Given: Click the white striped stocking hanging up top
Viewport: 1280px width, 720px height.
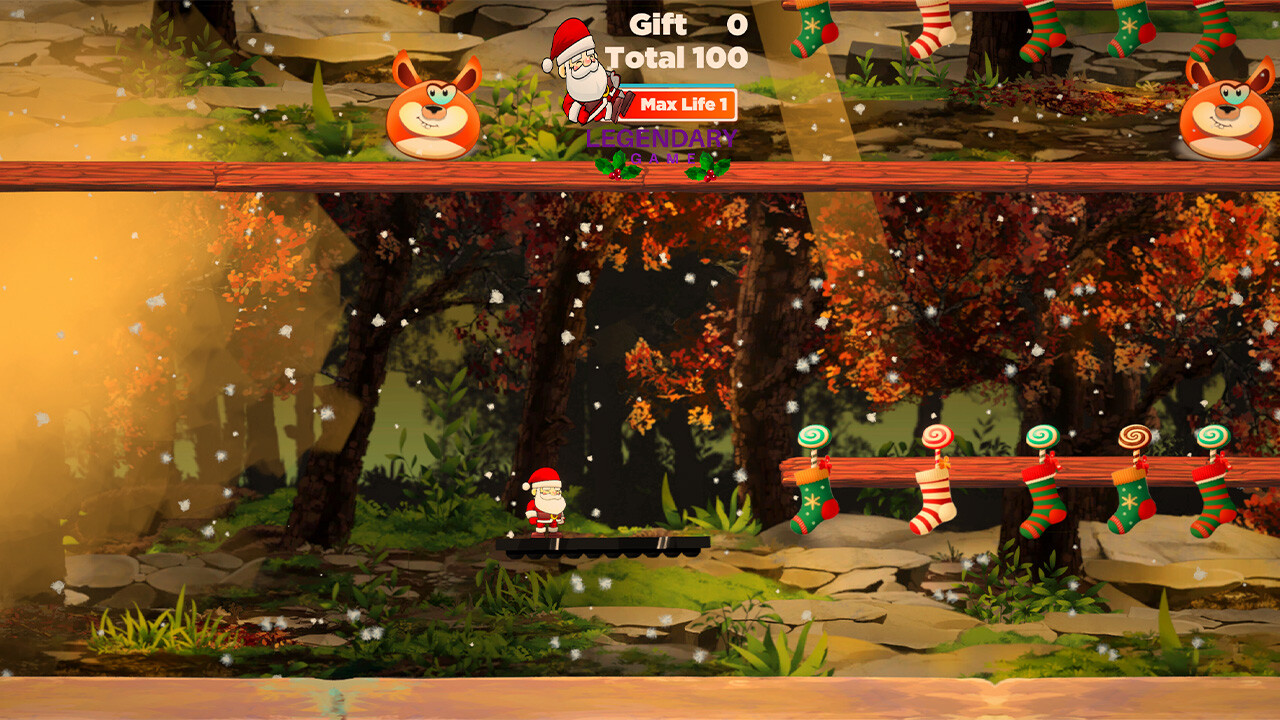Looking at the screenshot, I should click(935, 30).
